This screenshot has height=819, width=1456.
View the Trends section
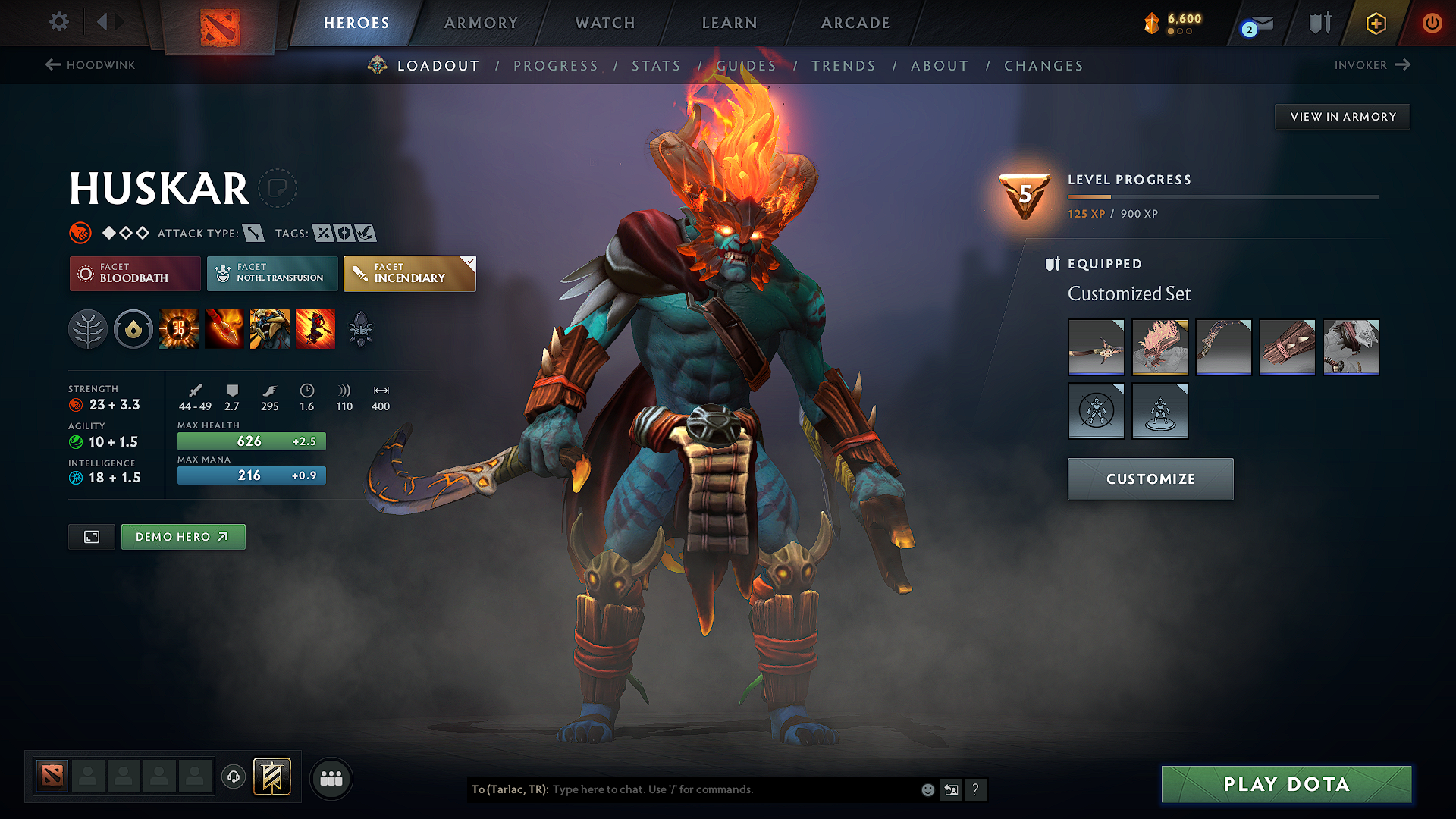click(x=843, y=66)
